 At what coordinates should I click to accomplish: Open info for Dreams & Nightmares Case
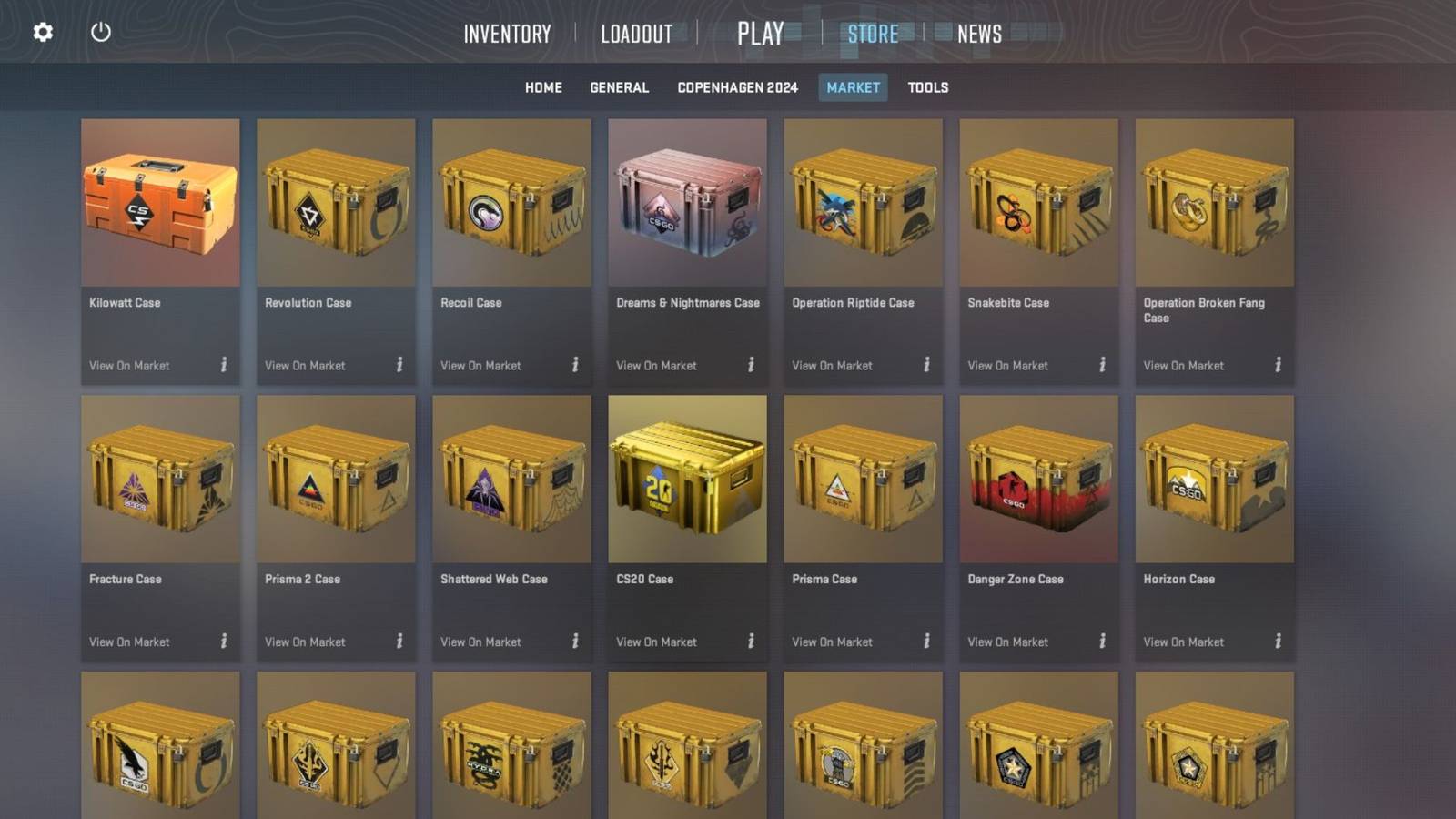(752, 365)
